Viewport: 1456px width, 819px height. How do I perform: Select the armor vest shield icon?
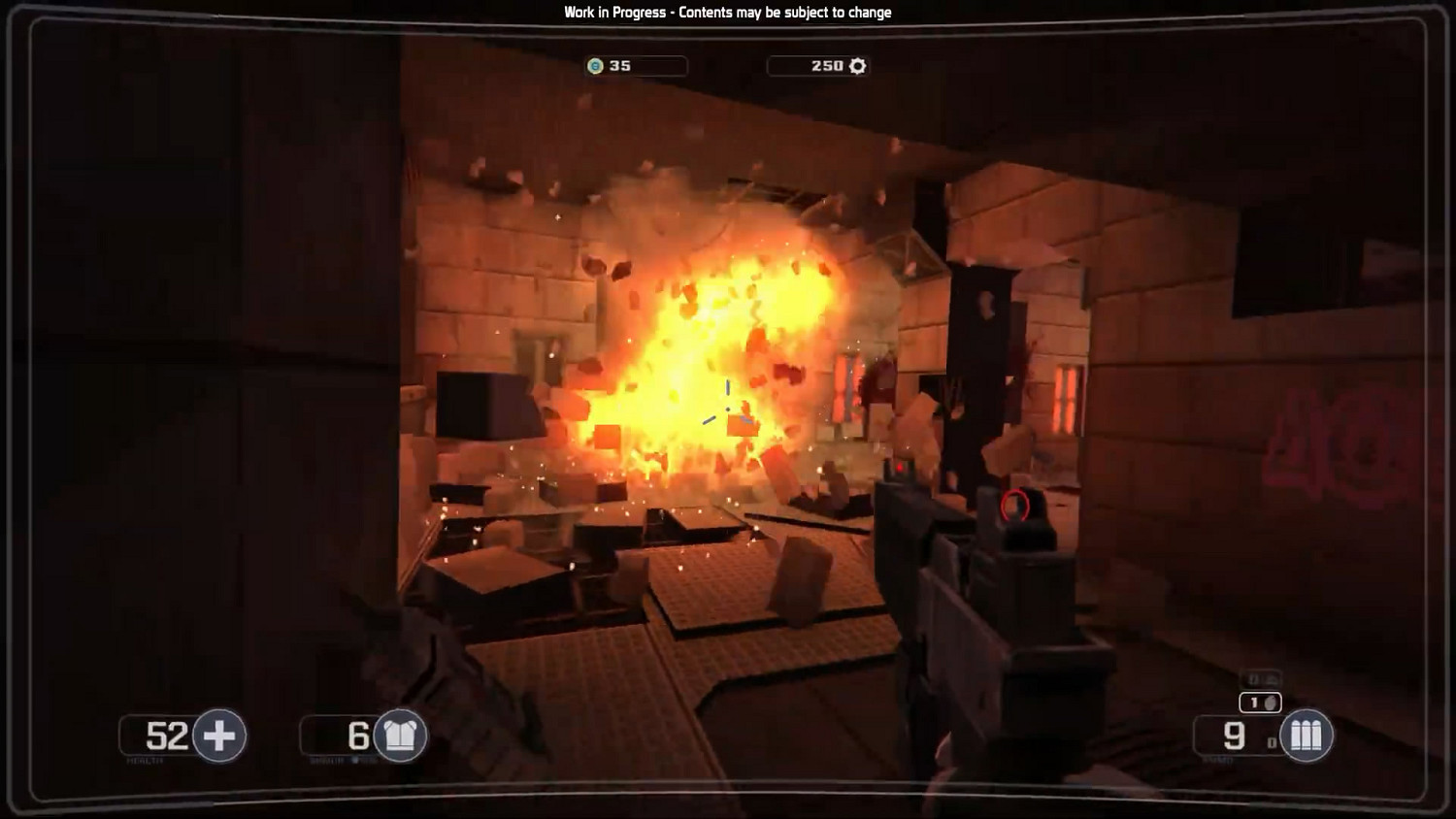click(x=400, y=736)
